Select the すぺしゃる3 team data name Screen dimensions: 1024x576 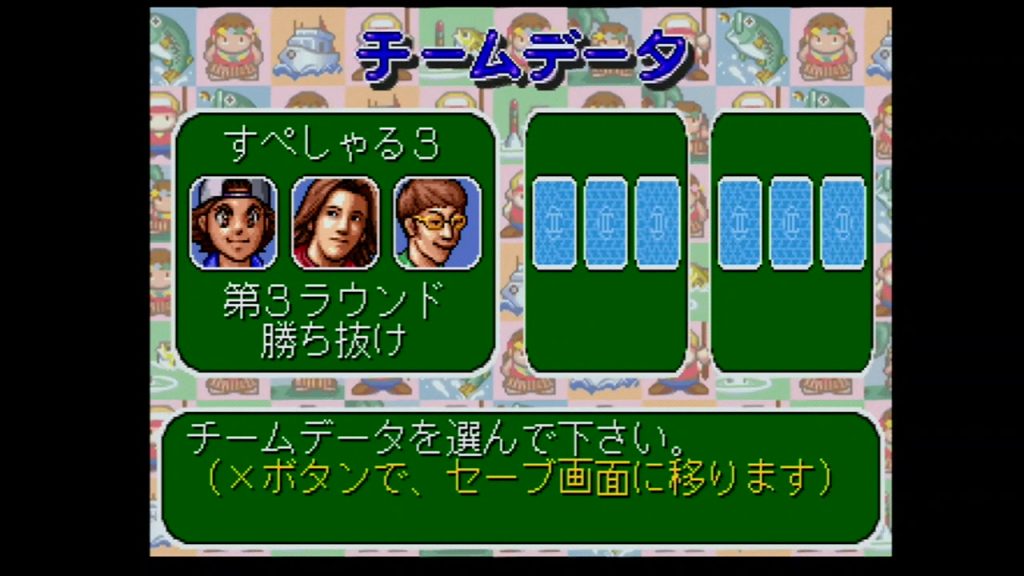tap(334, 146)
